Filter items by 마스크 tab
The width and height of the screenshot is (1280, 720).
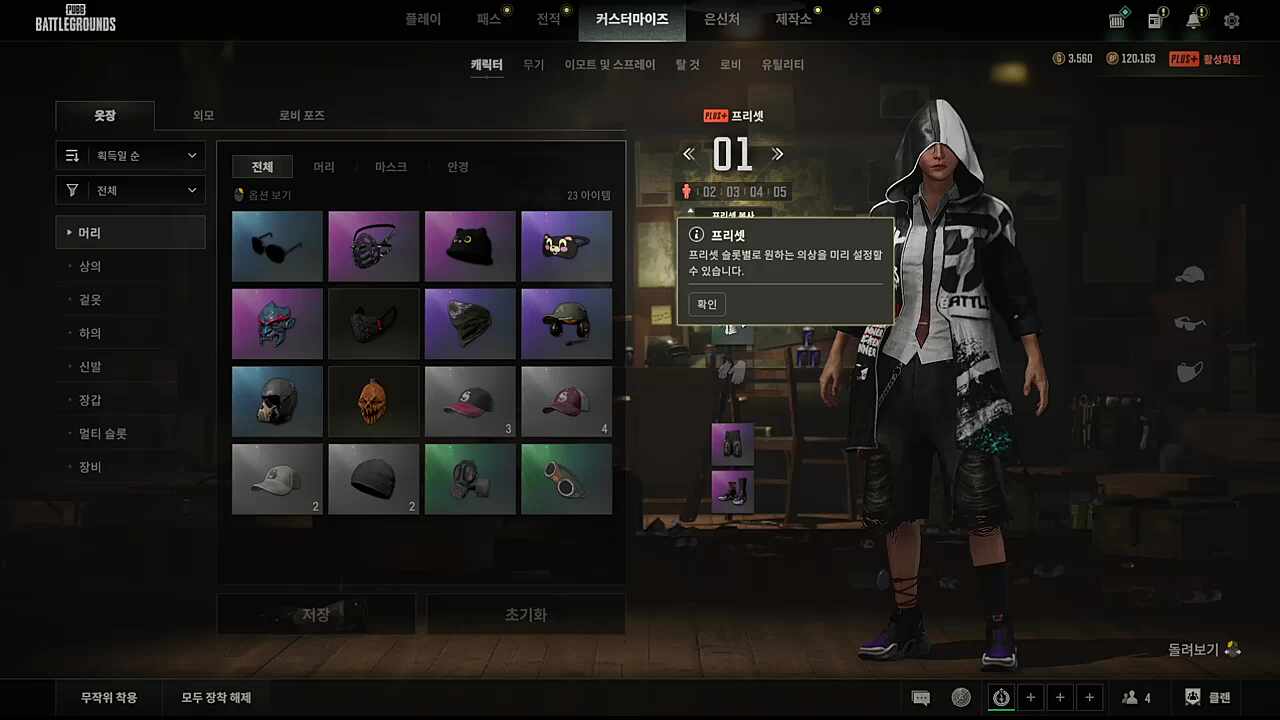coord(390,167)
